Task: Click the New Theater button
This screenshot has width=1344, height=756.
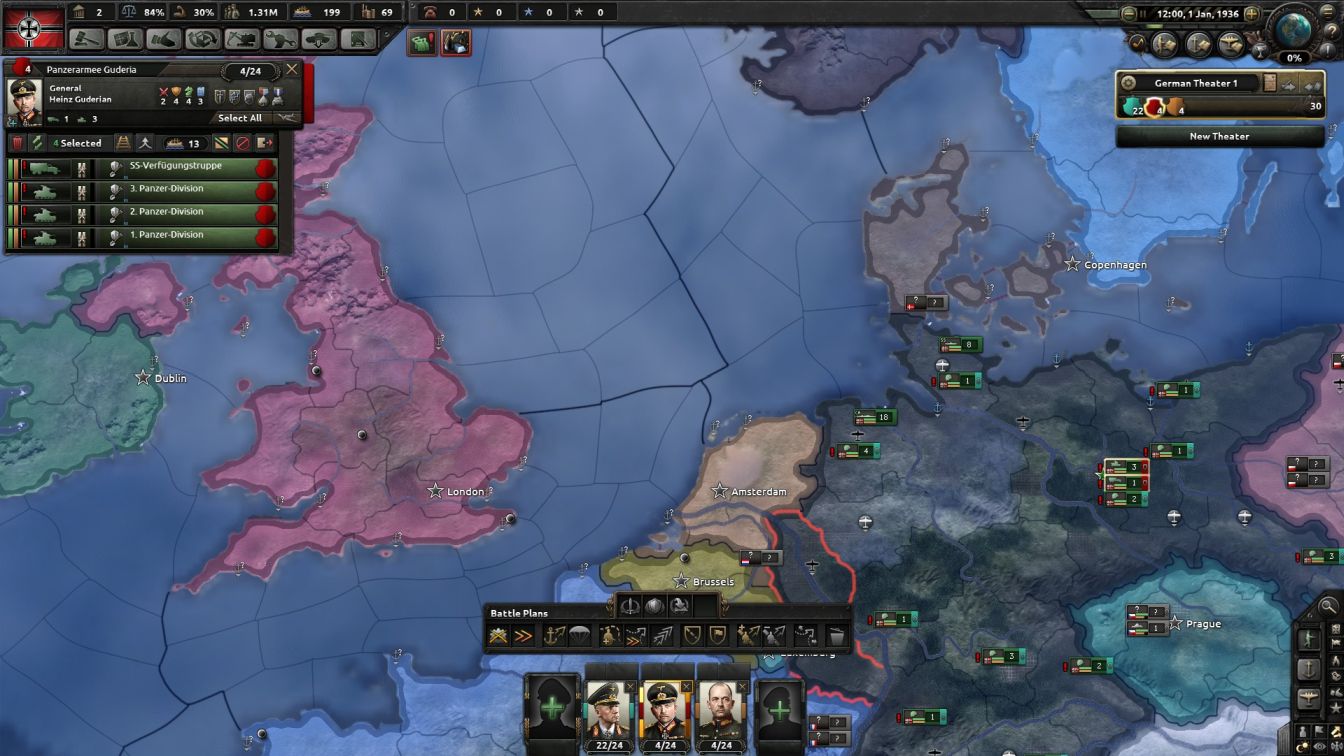Action: coord(1220,136)
